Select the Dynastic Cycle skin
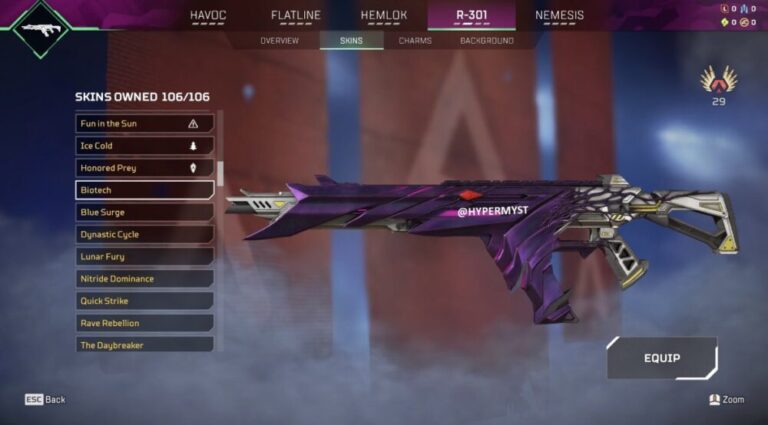 pyautogui.click(x=145, y=234)
